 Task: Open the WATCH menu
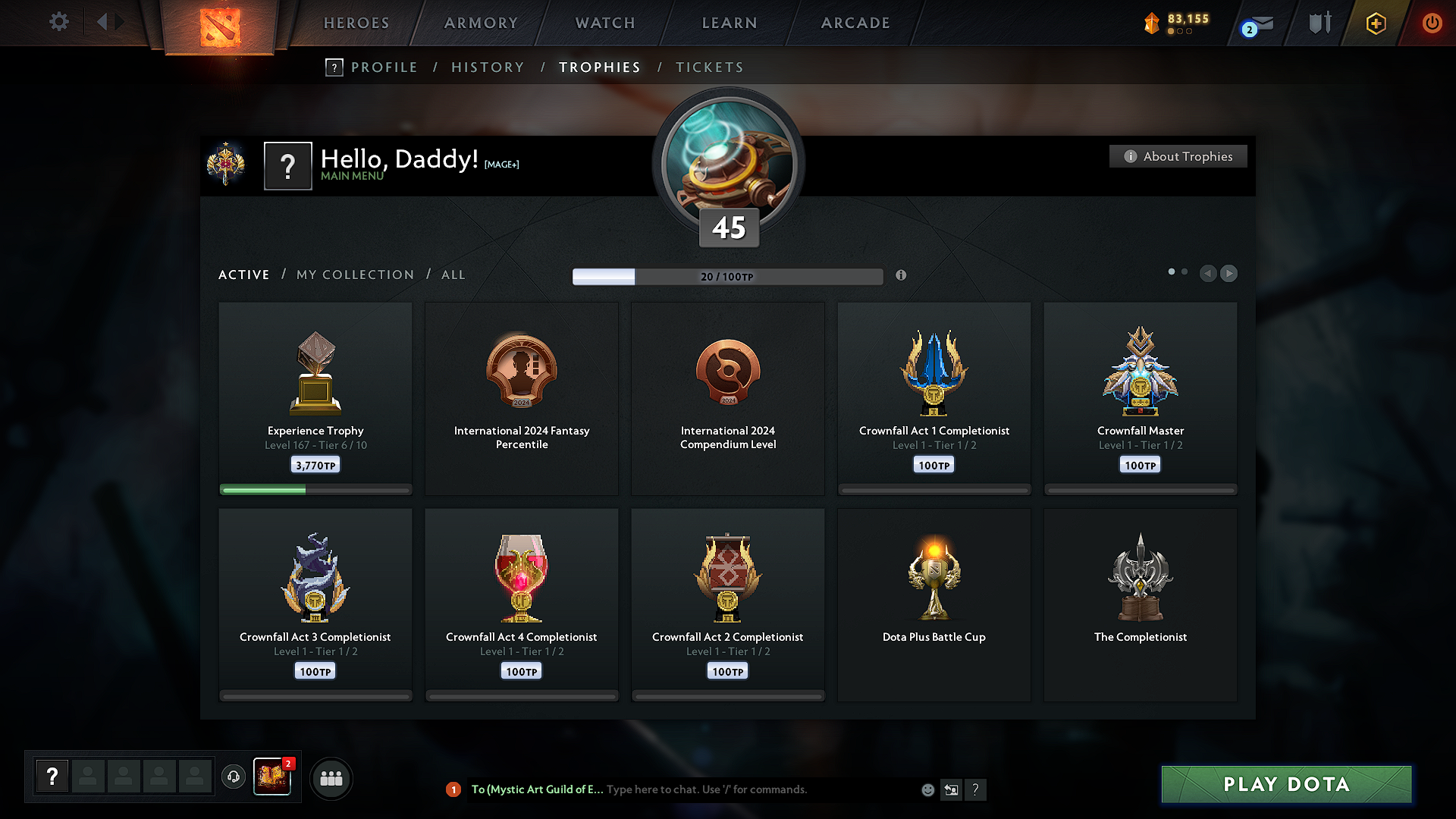[x=604, y=23]
